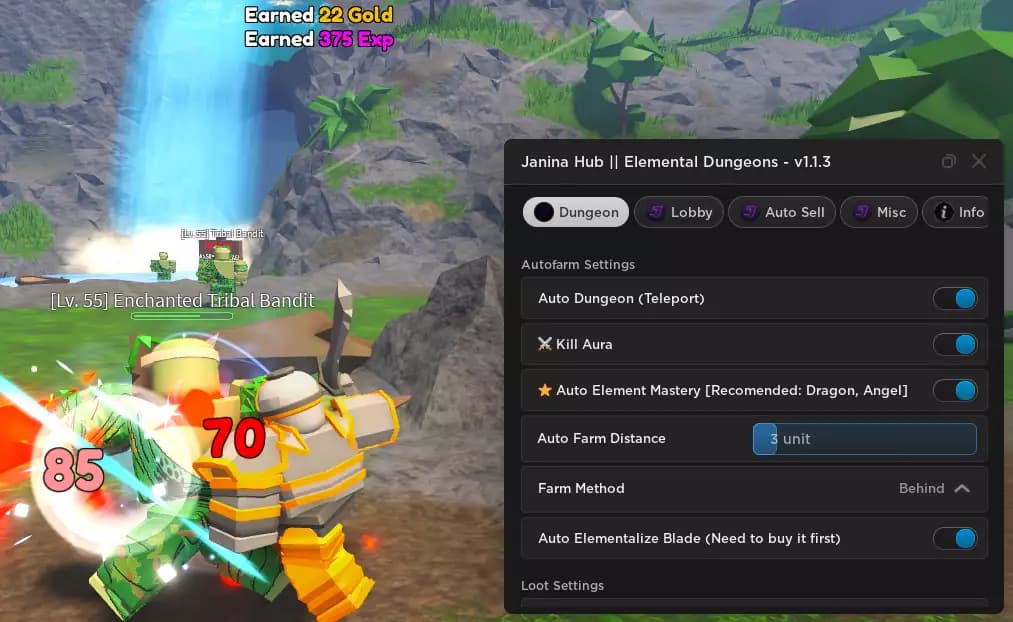Maximize the Janina Hub panel
The height and width of the screenshot is (622, 1013).
(x=949, y=162)
